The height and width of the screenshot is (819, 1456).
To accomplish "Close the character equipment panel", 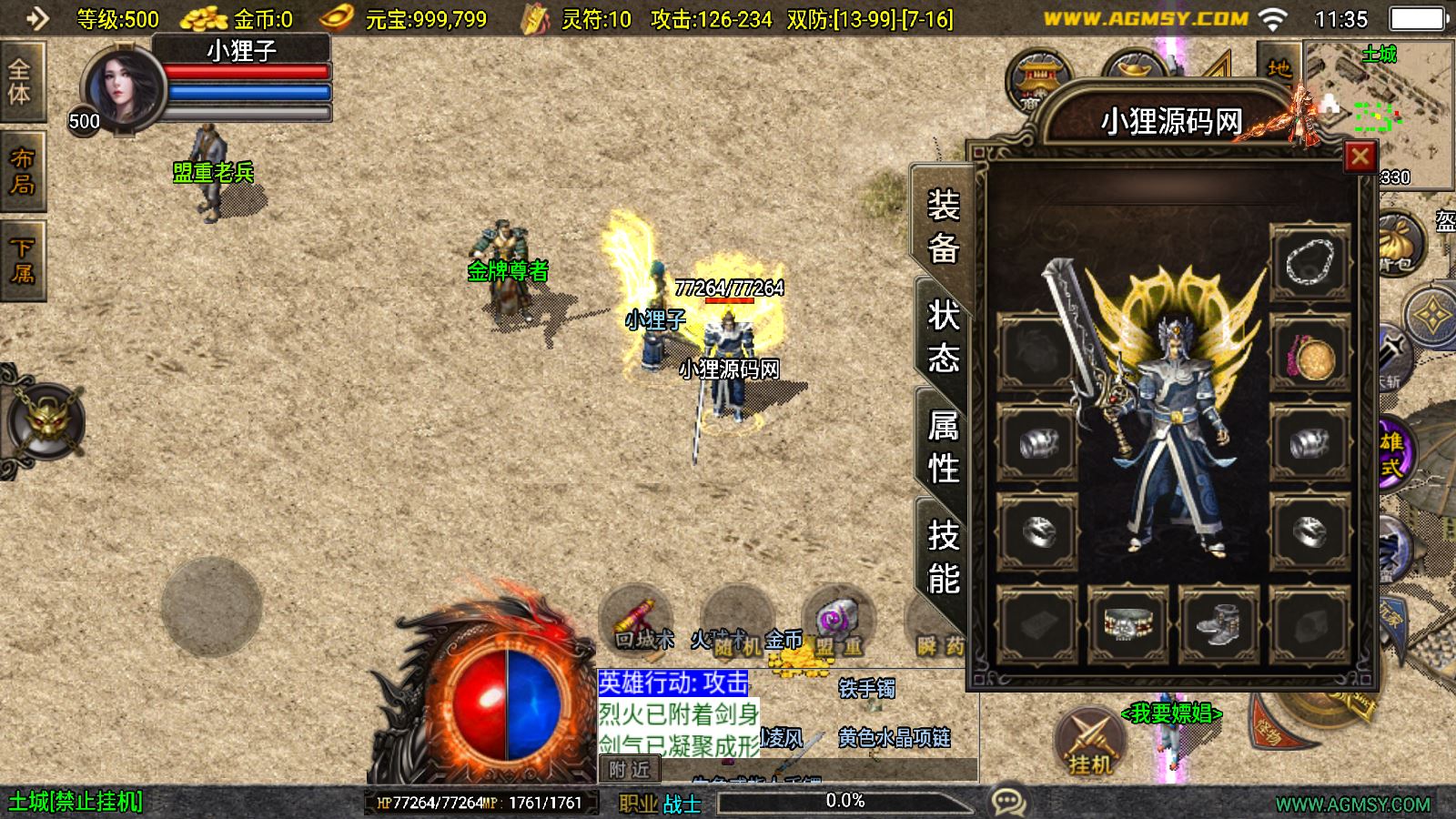I will 1360,157.
